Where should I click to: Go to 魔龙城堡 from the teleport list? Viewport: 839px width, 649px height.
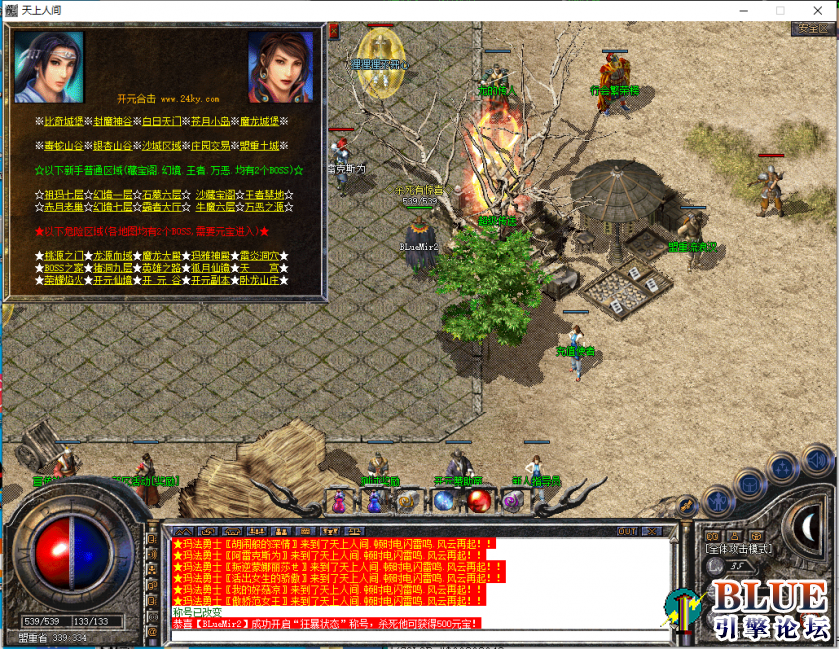[259, 120]
